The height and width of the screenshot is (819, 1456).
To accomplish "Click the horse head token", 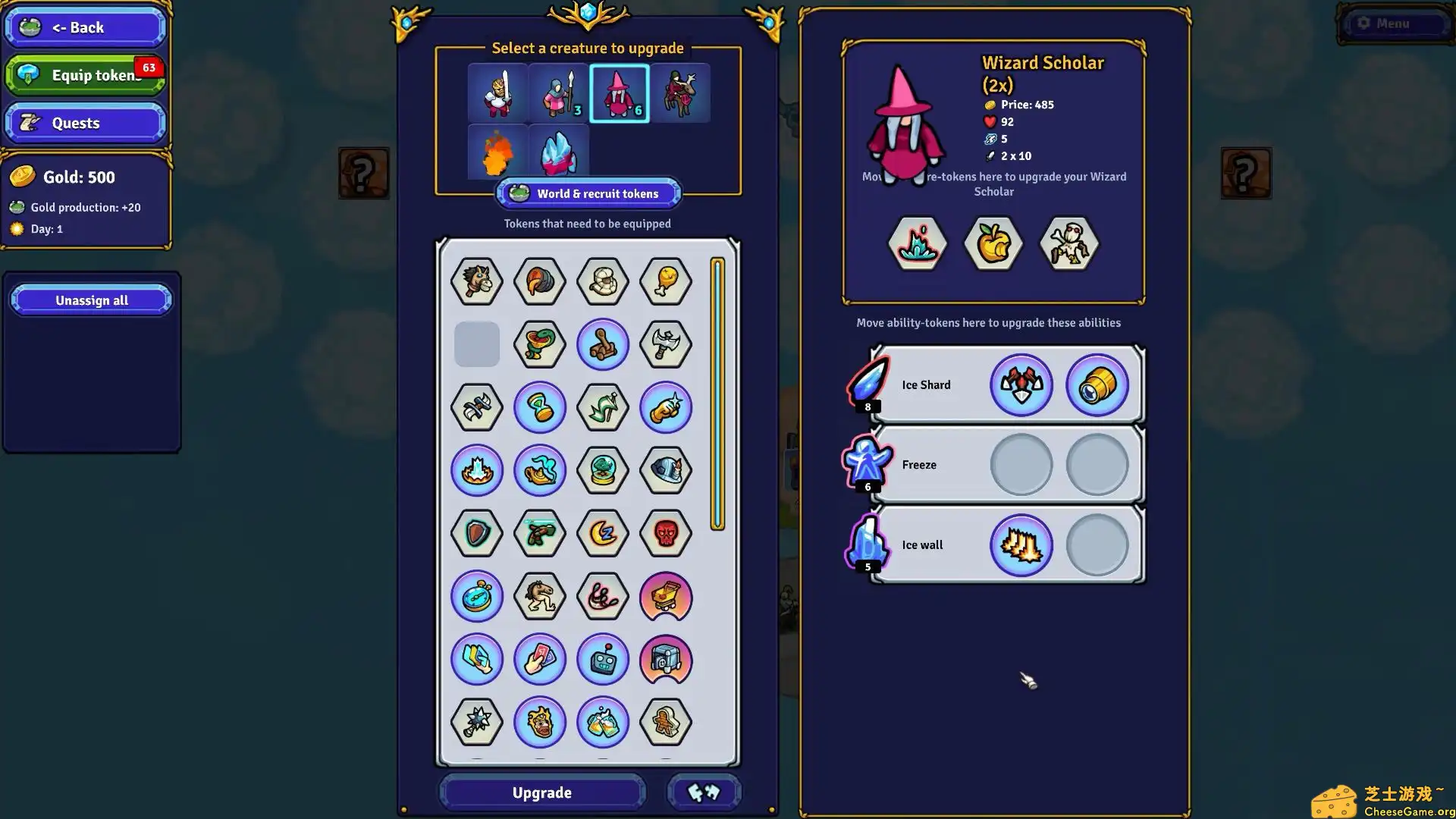I will tap(476, 281).
